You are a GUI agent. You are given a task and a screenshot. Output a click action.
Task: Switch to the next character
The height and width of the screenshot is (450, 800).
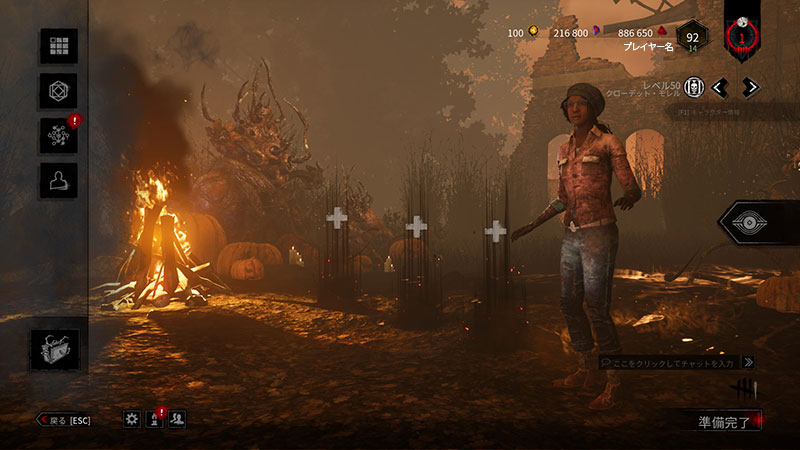[x=750, y=87]
